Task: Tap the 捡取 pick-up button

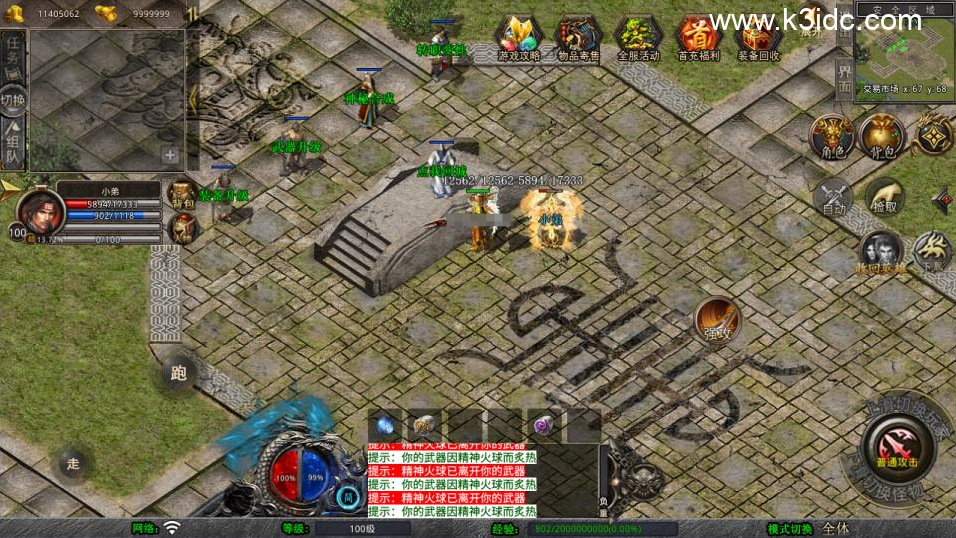Action: pos(885,198)
